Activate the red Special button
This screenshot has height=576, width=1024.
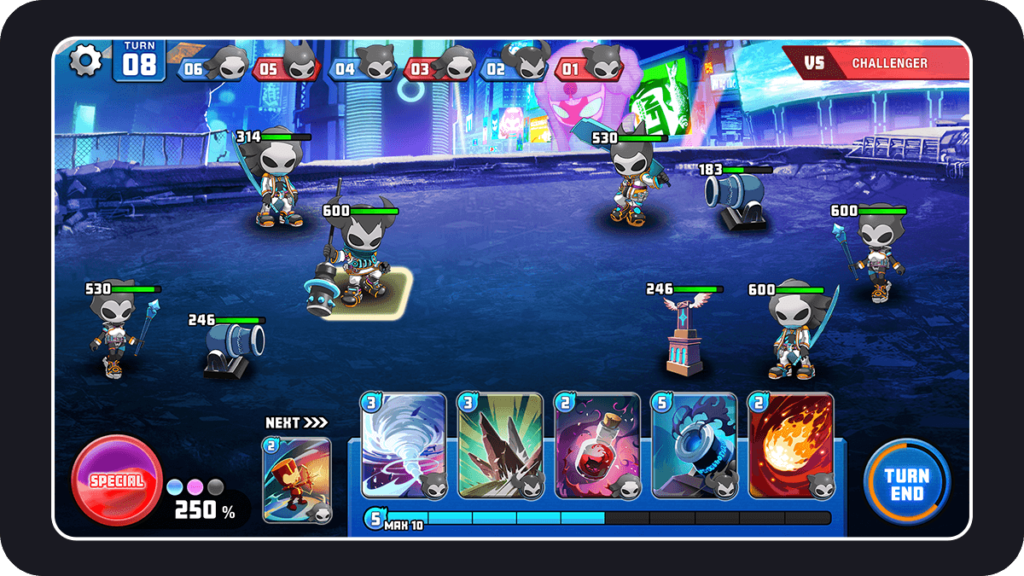coord(117,481)
